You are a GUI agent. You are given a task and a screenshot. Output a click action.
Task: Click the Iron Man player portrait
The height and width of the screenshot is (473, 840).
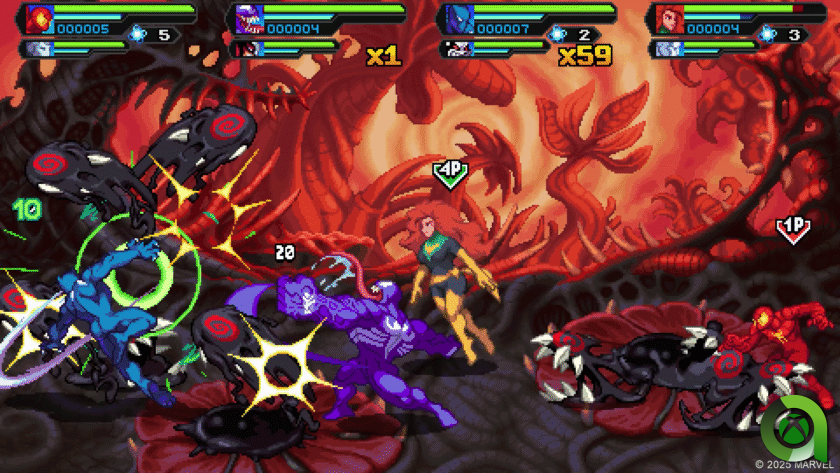(38, 18)
